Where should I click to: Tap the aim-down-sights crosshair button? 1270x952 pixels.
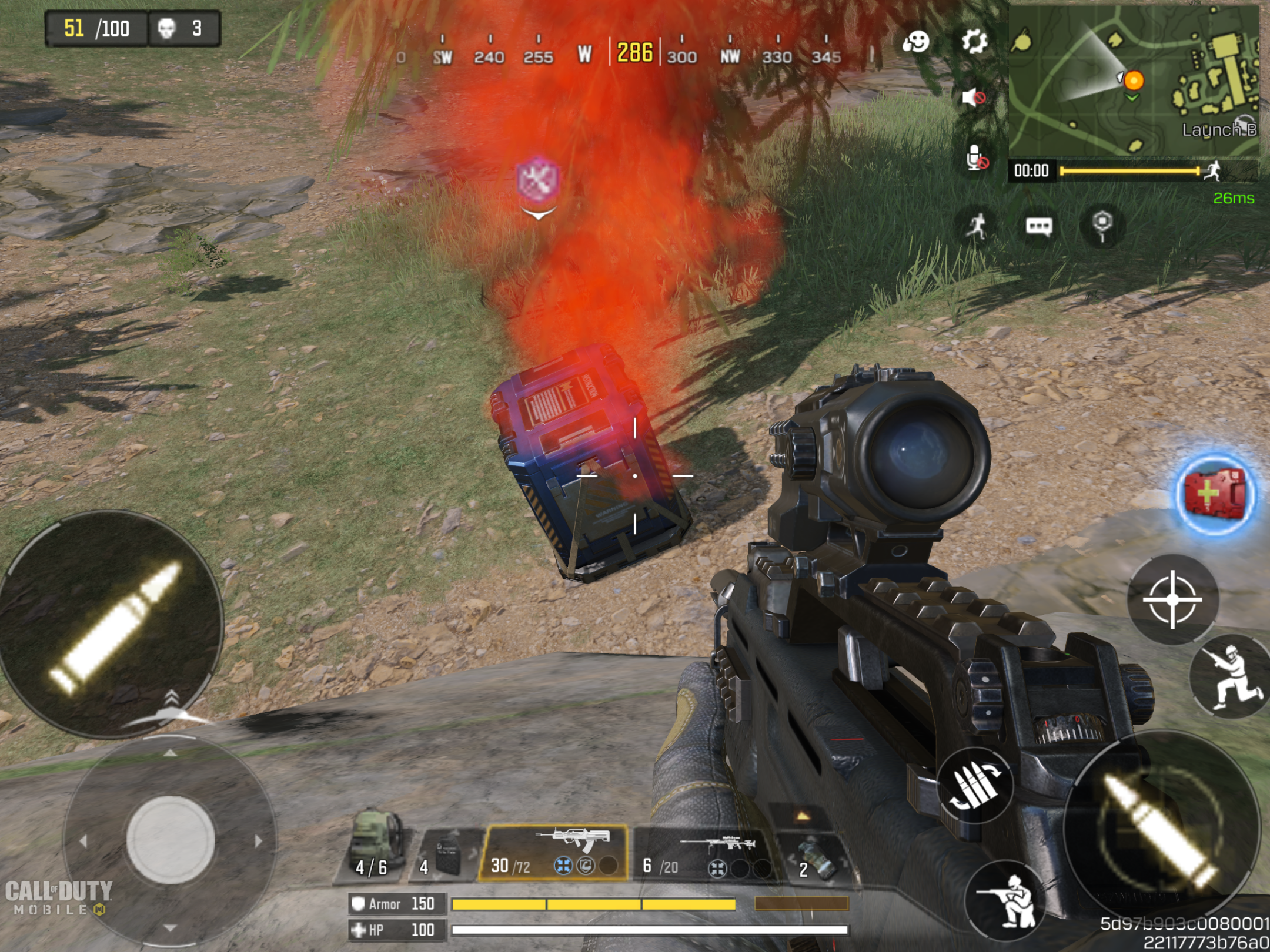tap(1173, 599)
